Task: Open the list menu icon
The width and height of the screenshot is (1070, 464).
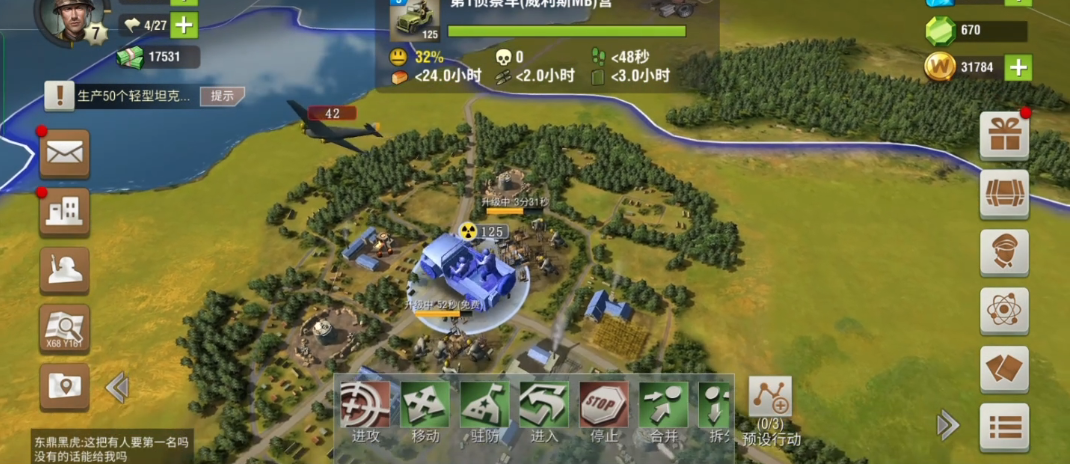Action: [1003, 428]
